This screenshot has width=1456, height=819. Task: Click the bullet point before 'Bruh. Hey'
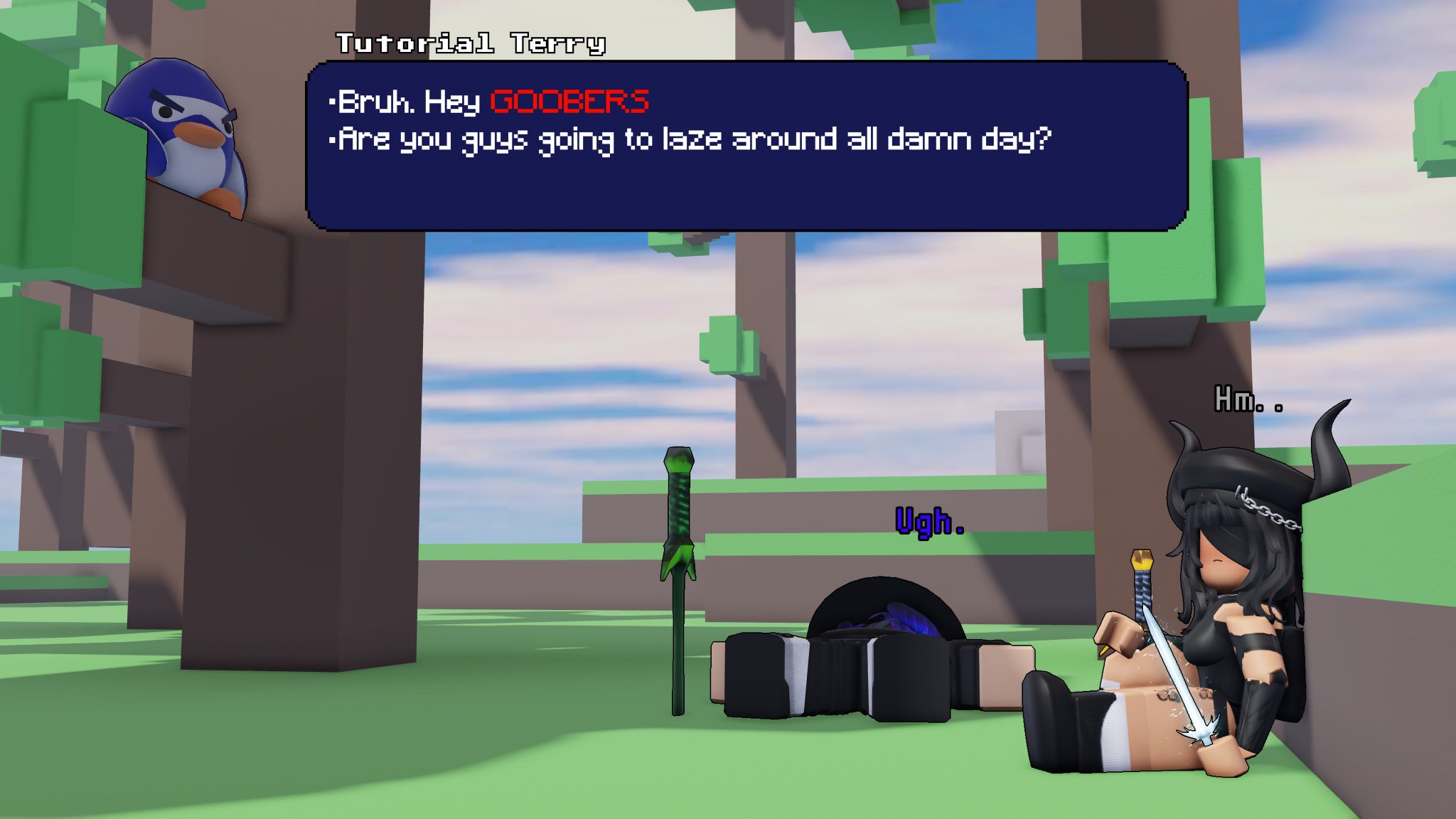click(331, 102)
